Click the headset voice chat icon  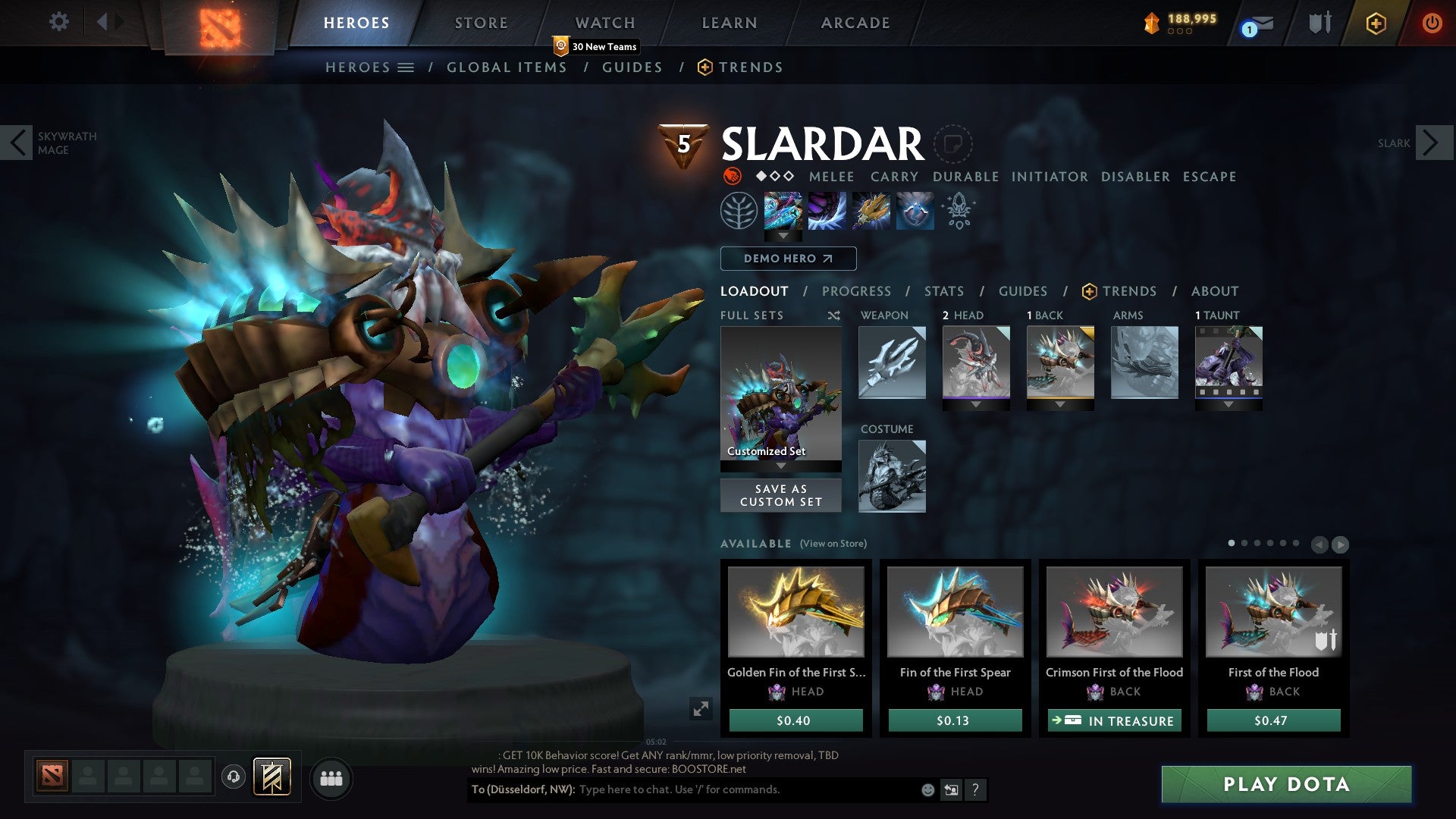[233, 778]
